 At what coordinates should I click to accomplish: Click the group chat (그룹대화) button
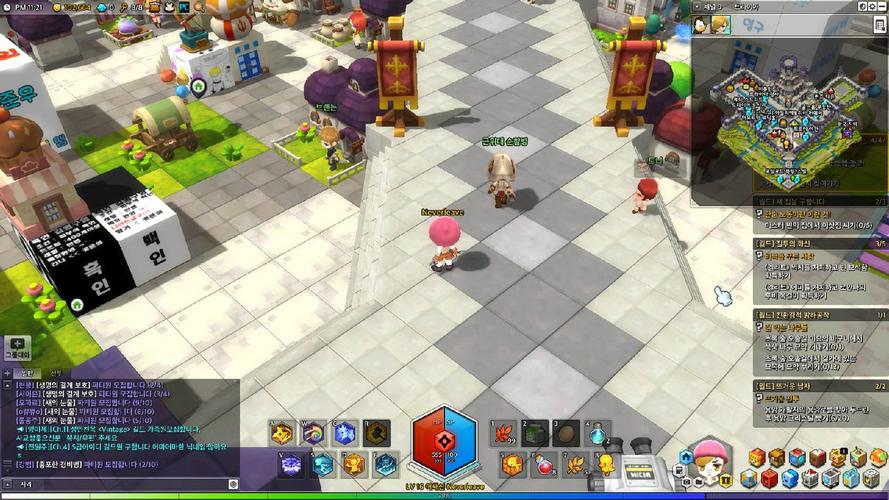[x=17, y=347]
